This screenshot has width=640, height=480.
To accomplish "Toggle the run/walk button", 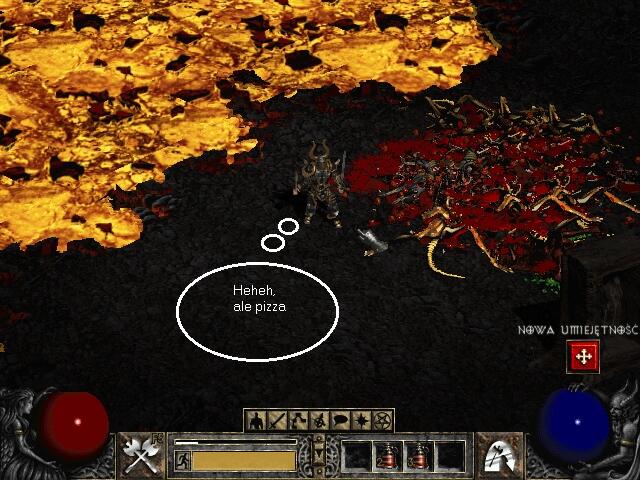I will click(183, 460).
